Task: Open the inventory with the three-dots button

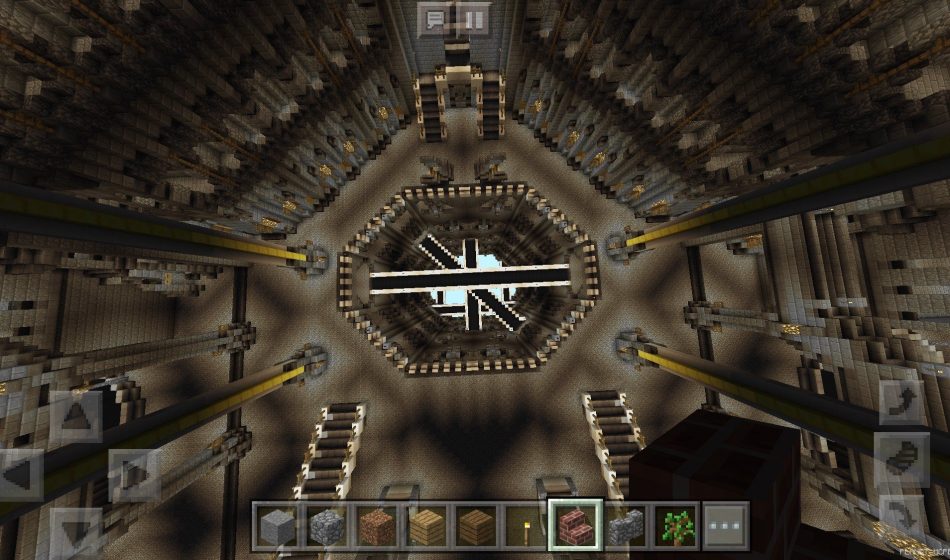Action: [x=725, y=525]
